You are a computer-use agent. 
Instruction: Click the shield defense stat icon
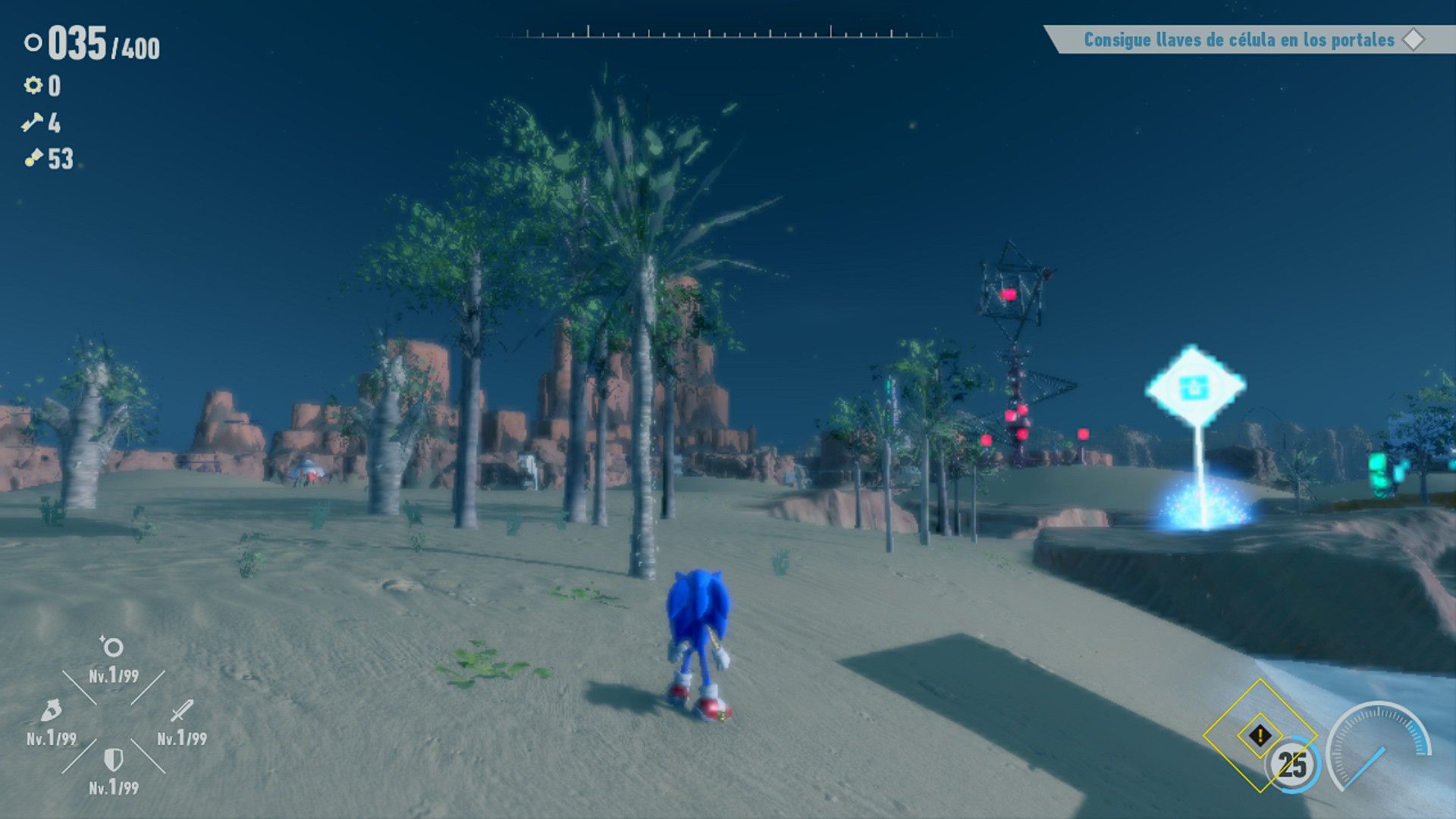coord(112,760)
